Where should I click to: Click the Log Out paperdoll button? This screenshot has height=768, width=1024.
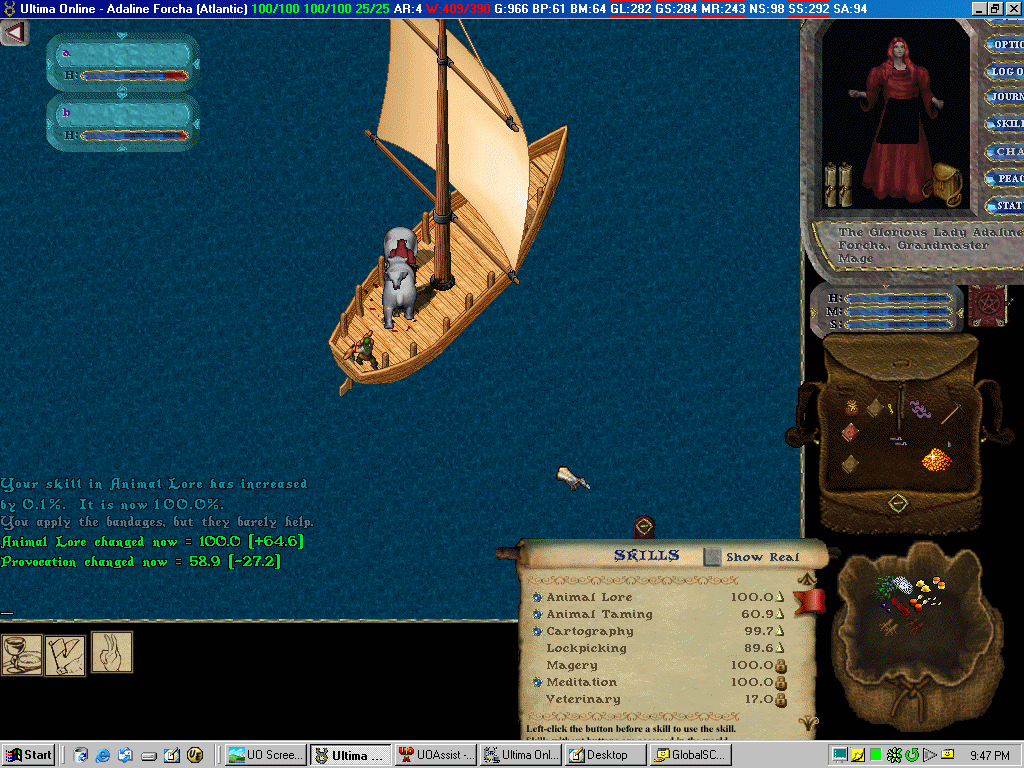coord(1005,71)
